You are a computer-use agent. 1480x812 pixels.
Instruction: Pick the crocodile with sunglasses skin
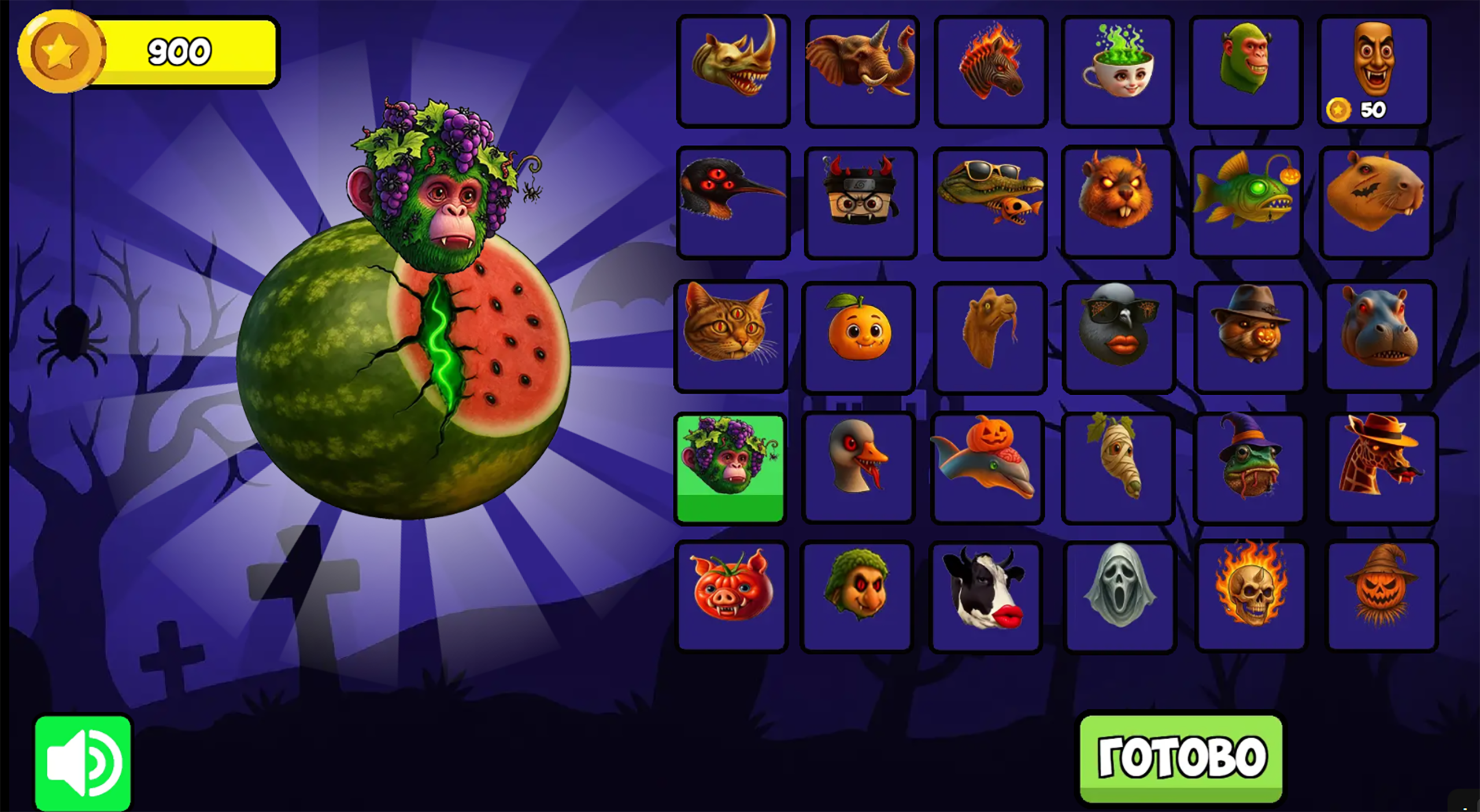point(990,201)
